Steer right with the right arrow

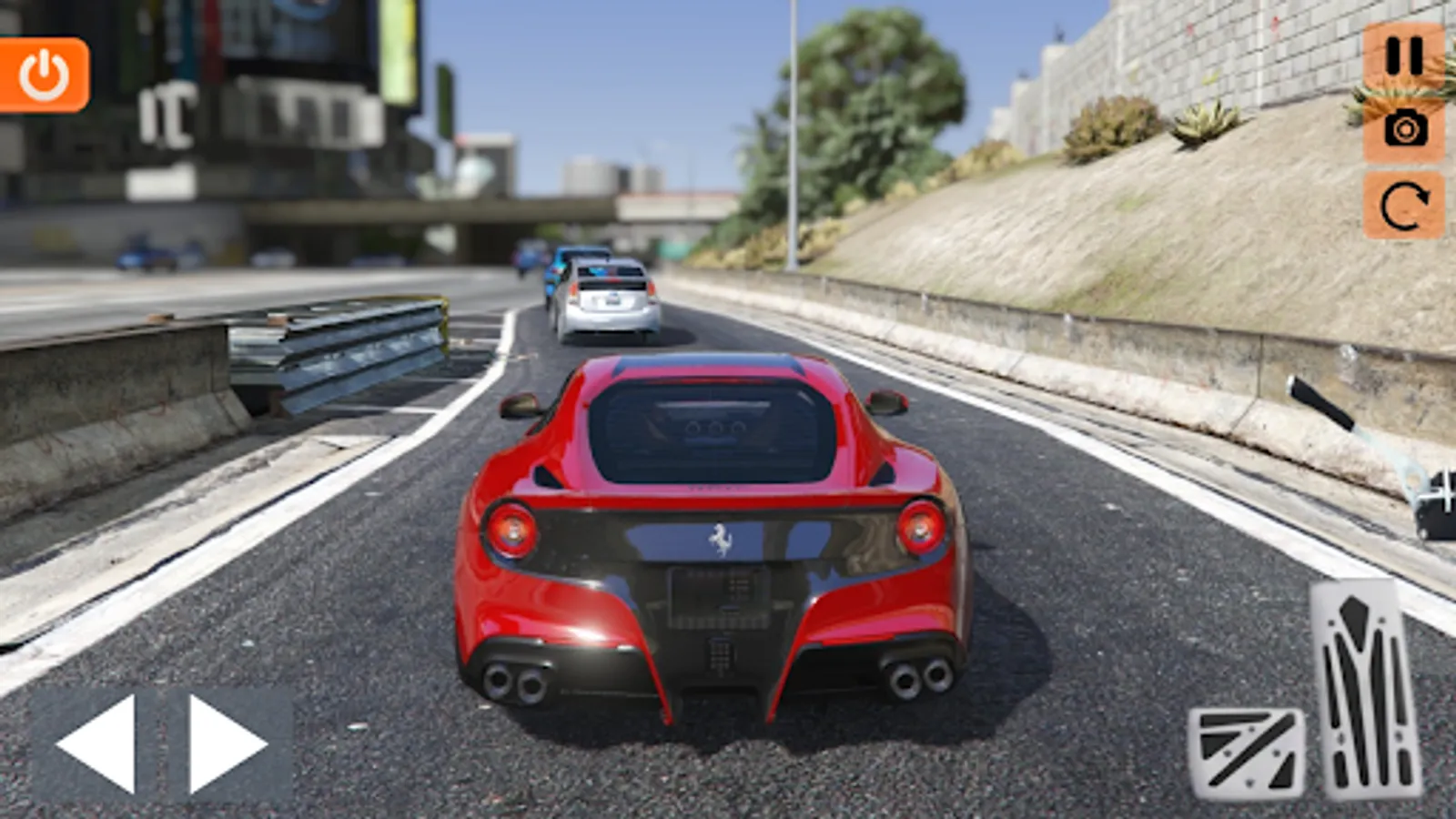point(227,743)
